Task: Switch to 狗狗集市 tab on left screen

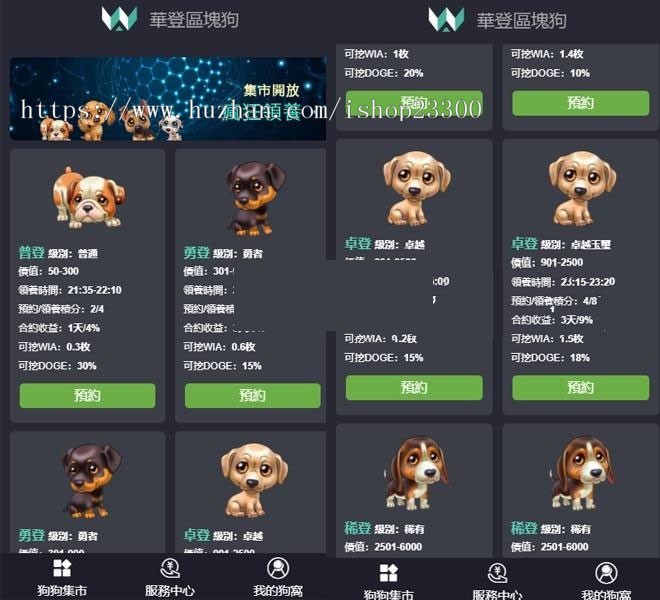Action: pyautogui.click(x=62, y=577)
